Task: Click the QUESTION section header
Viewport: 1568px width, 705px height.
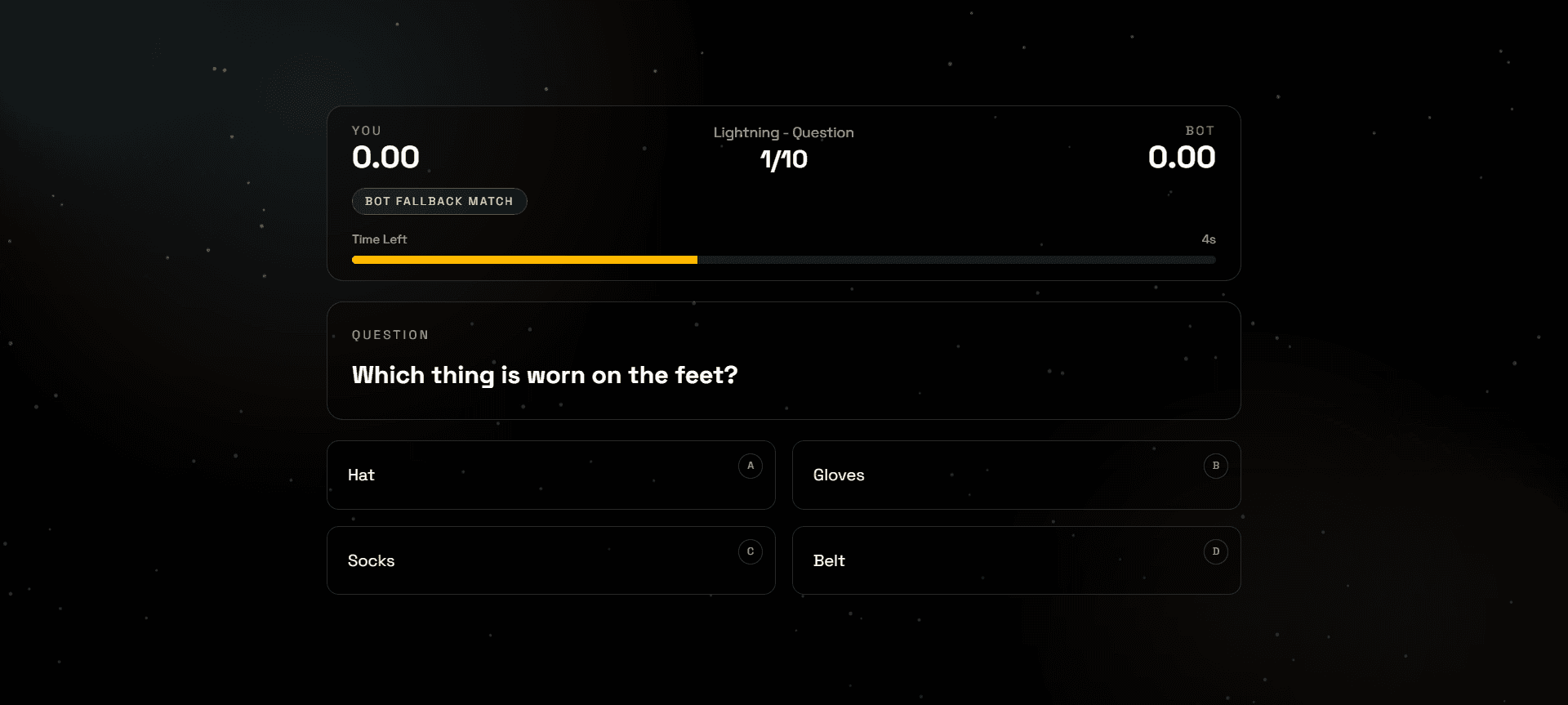Action: point(390,334)
